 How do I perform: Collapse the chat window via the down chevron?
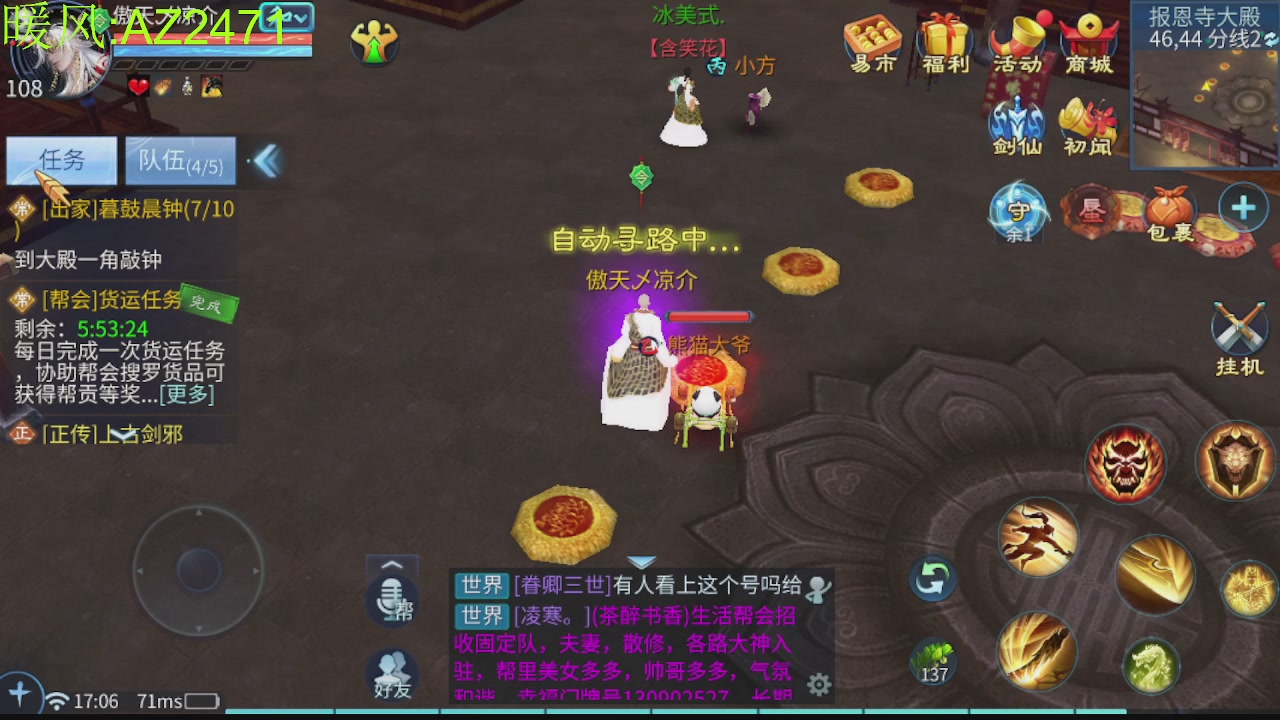tap(641, 561)
